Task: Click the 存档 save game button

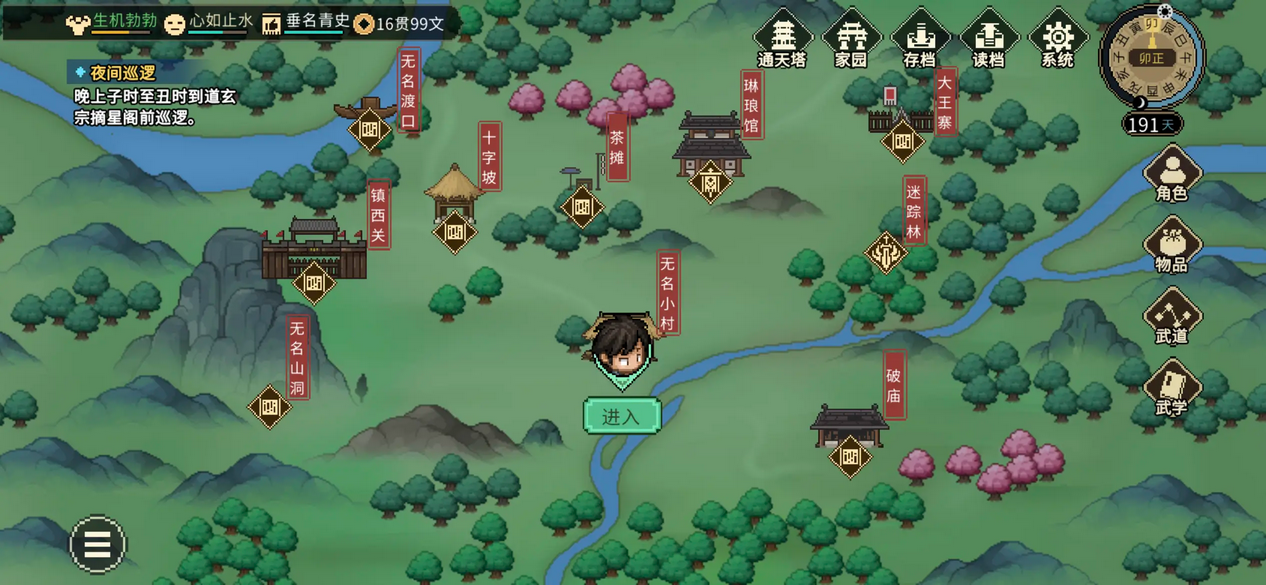Action: (919, 40)
